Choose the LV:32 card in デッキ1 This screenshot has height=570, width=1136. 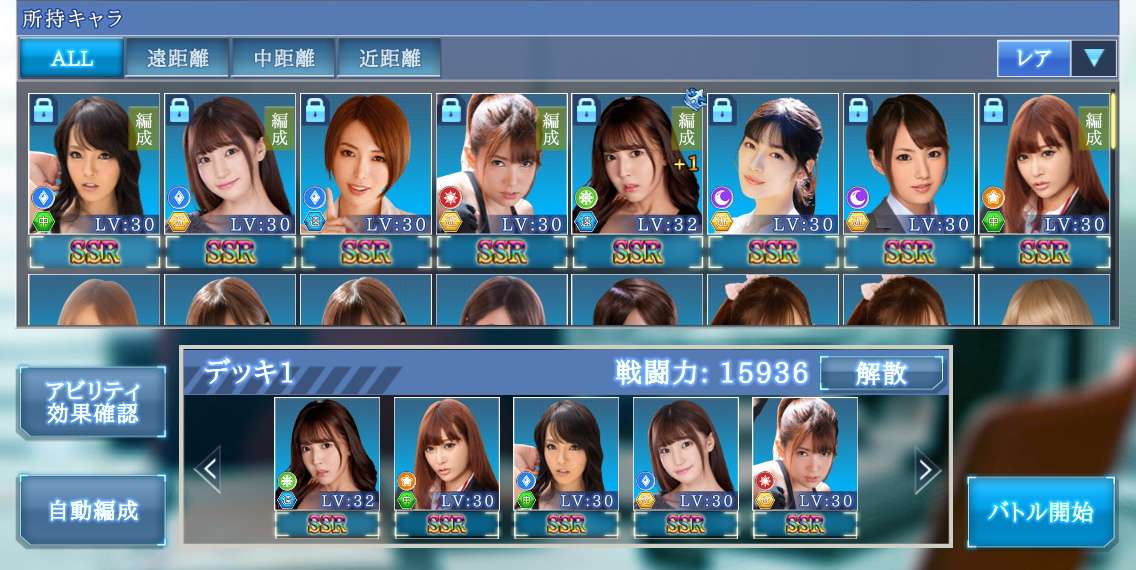click(326, 455)
